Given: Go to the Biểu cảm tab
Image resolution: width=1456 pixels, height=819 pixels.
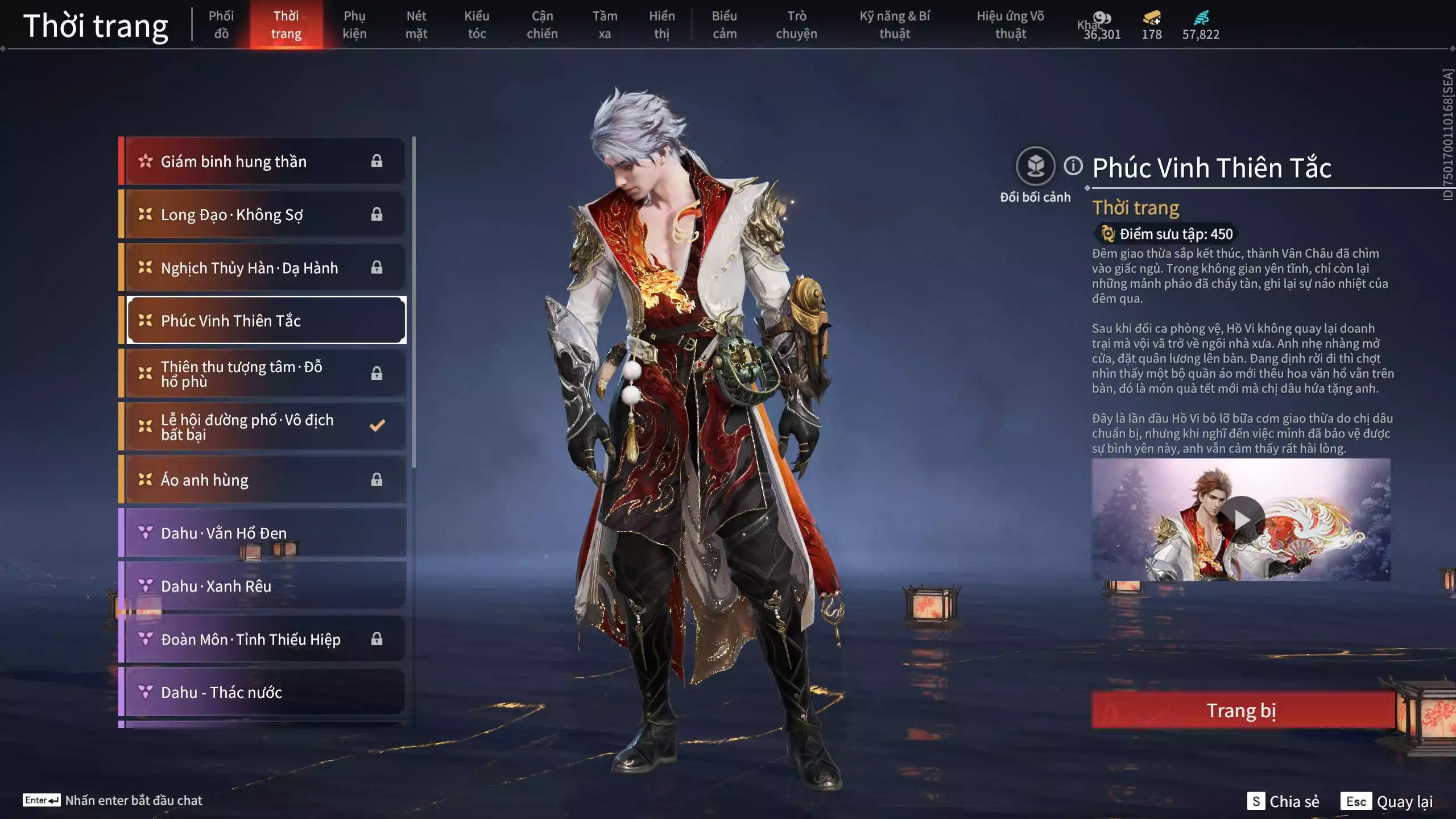Looking at the screenshot, I should point(724,24).
